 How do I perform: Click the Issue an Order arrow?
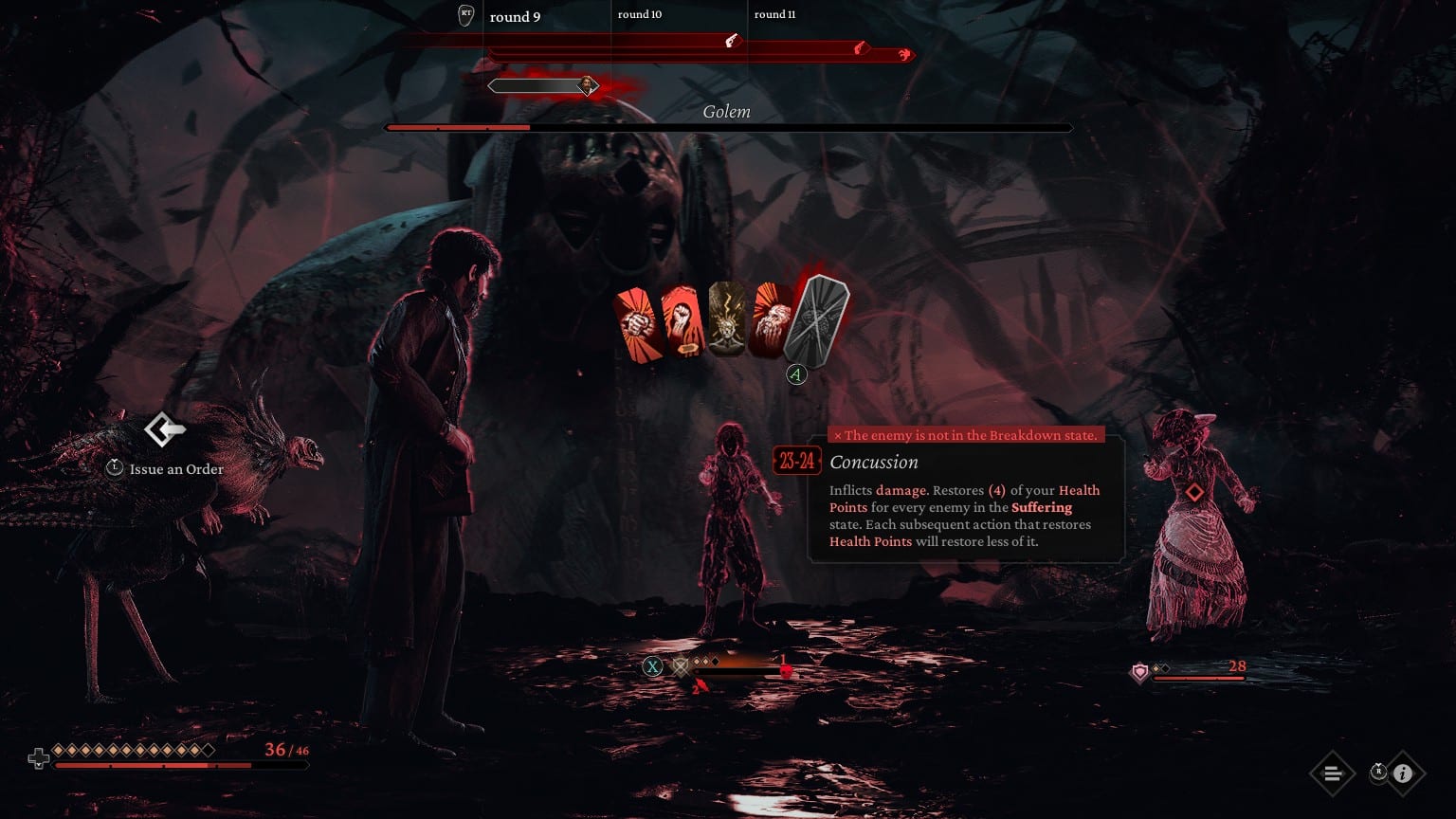165,429
